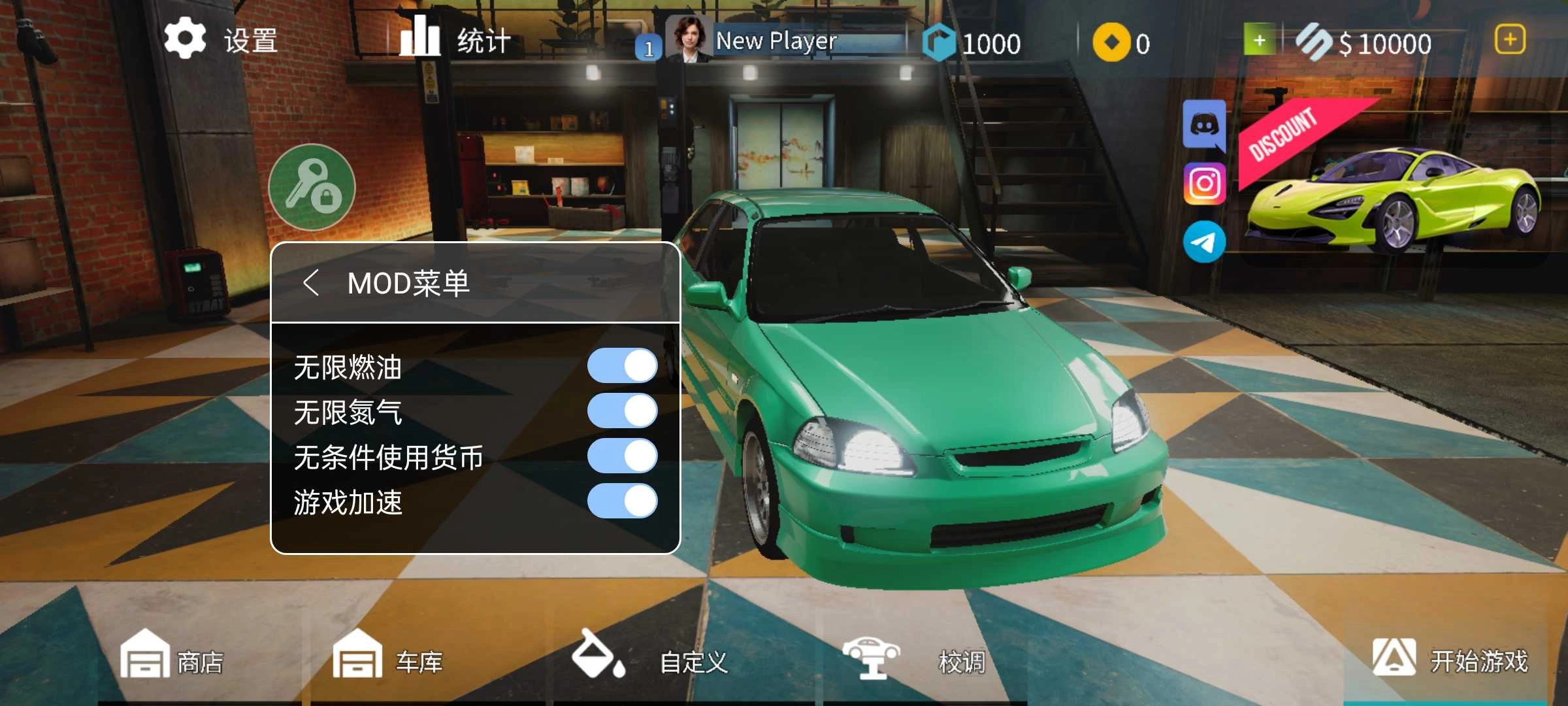Open the 自定义 customization menu

(650, 660)
